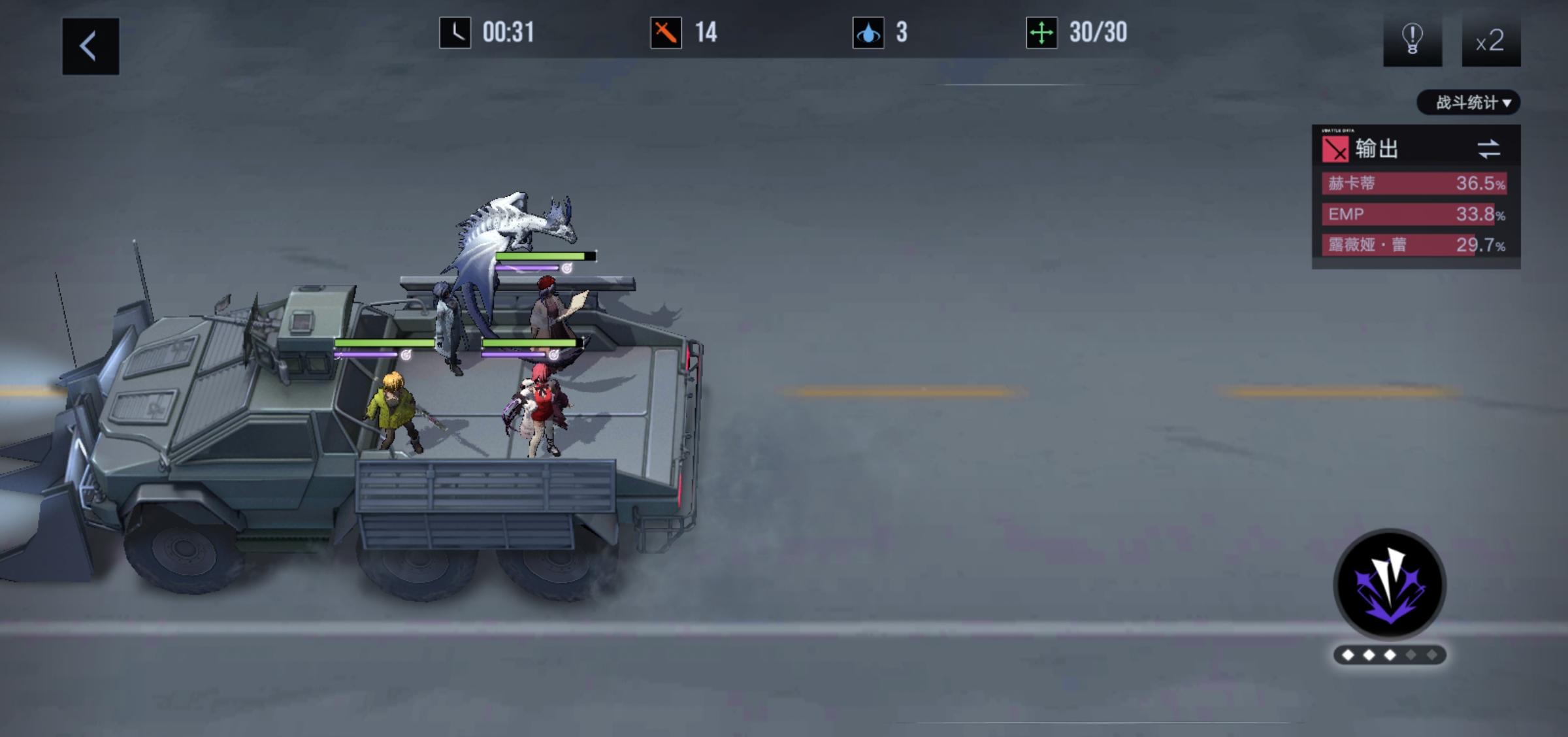Toggle the x2 battle speed
The image size is (1568, 737).
point(1490,42)
